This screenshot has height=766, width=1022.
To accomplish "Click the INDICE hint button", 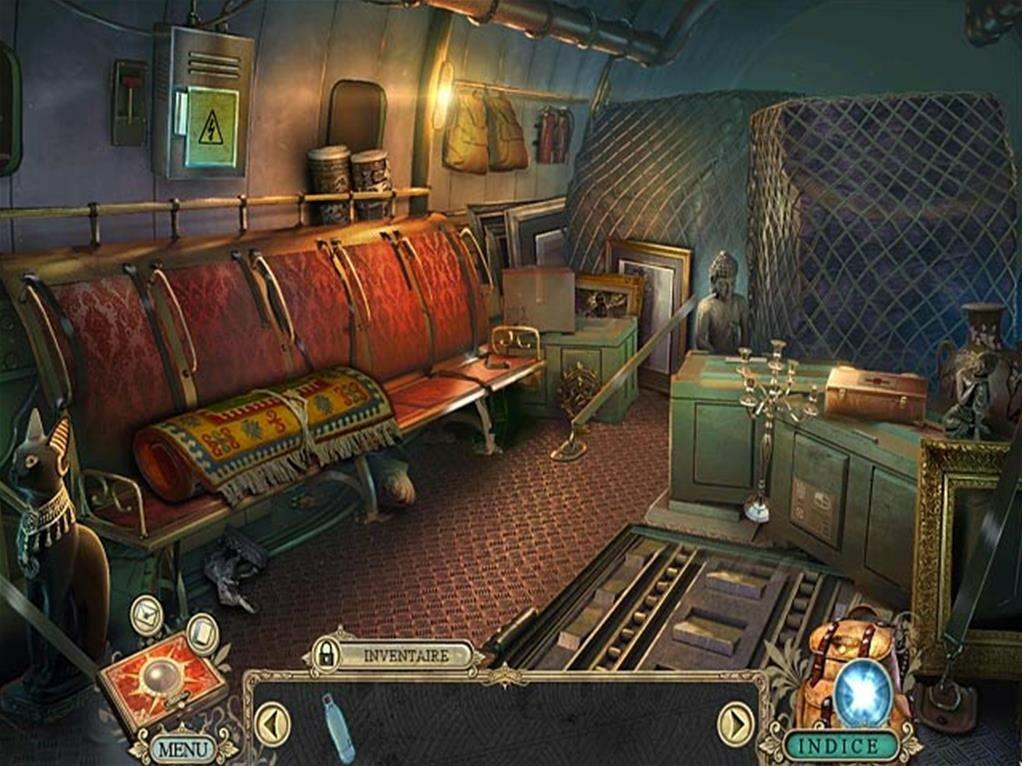I will pyautogui.click(x=840, y=745).
